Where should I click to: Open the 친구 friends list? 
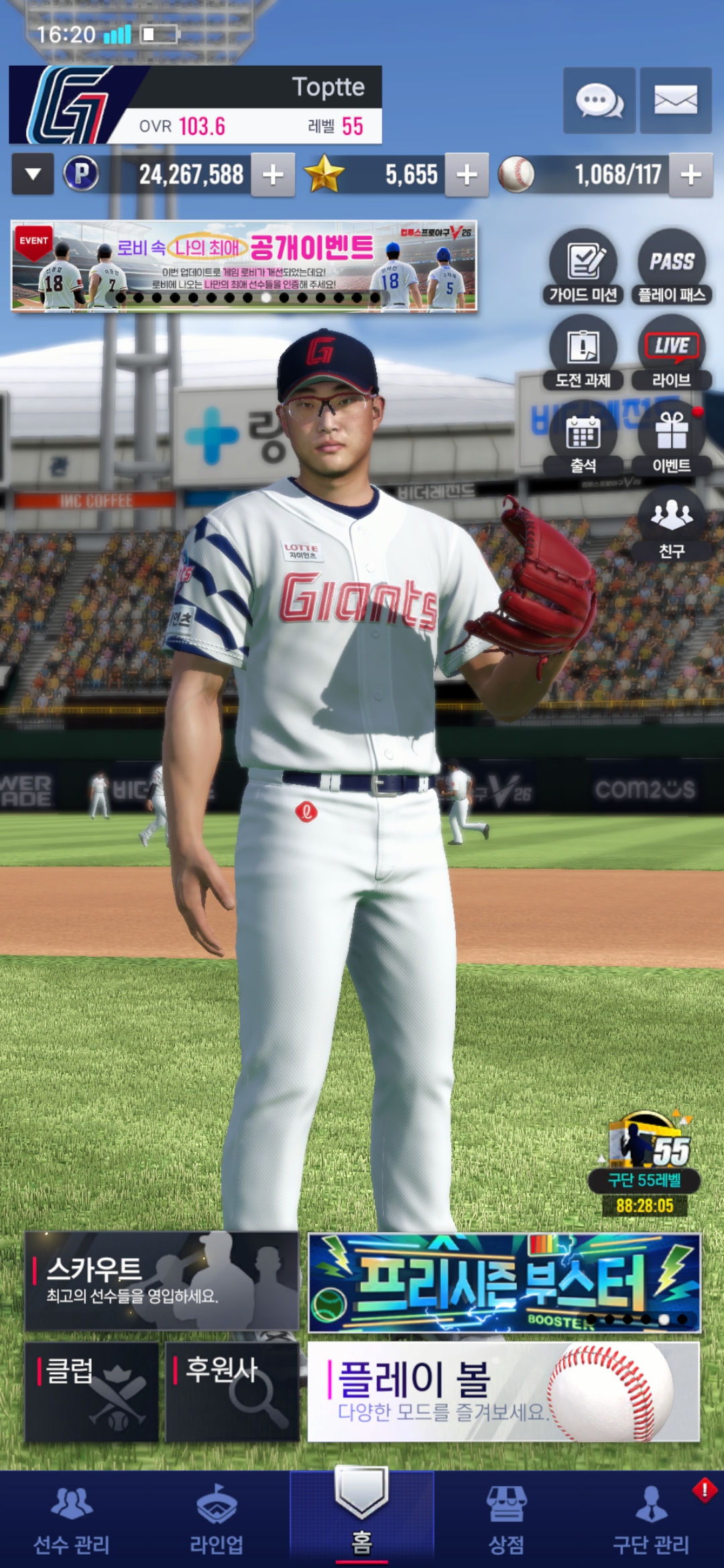click(x=671, y=524)
